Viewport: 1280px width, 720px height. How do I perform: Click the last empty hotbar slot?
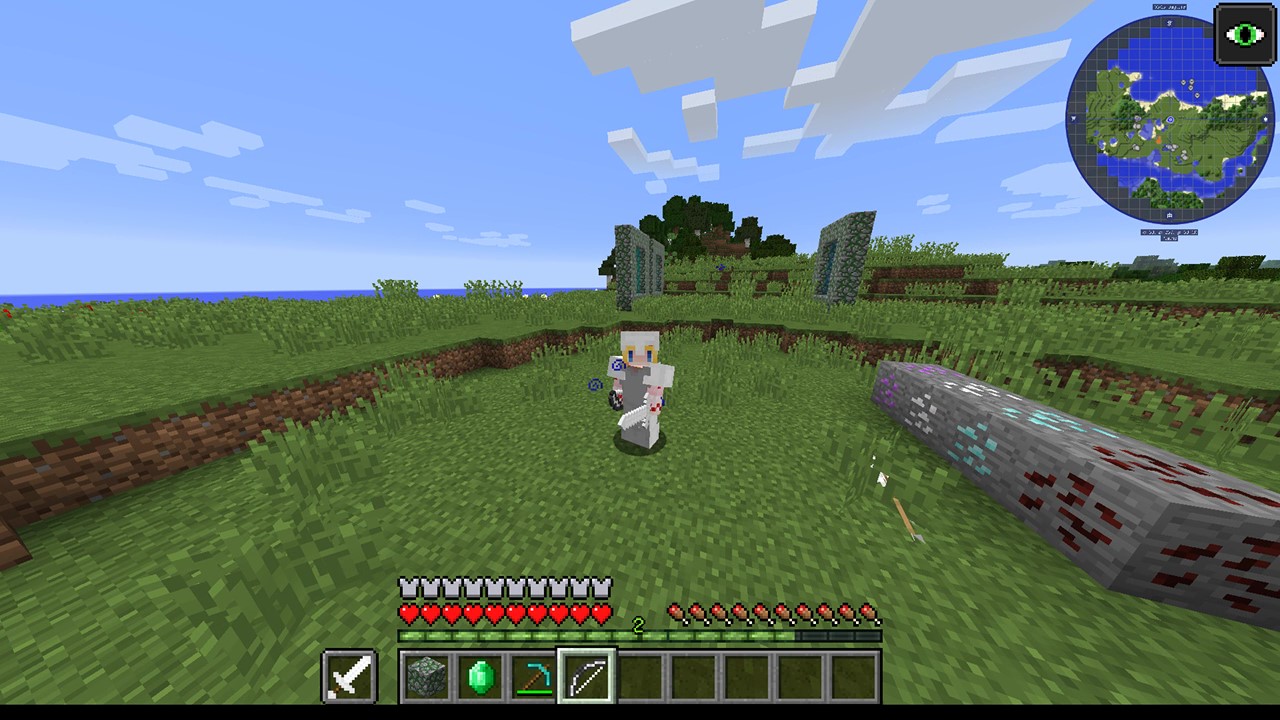point(855,675)
